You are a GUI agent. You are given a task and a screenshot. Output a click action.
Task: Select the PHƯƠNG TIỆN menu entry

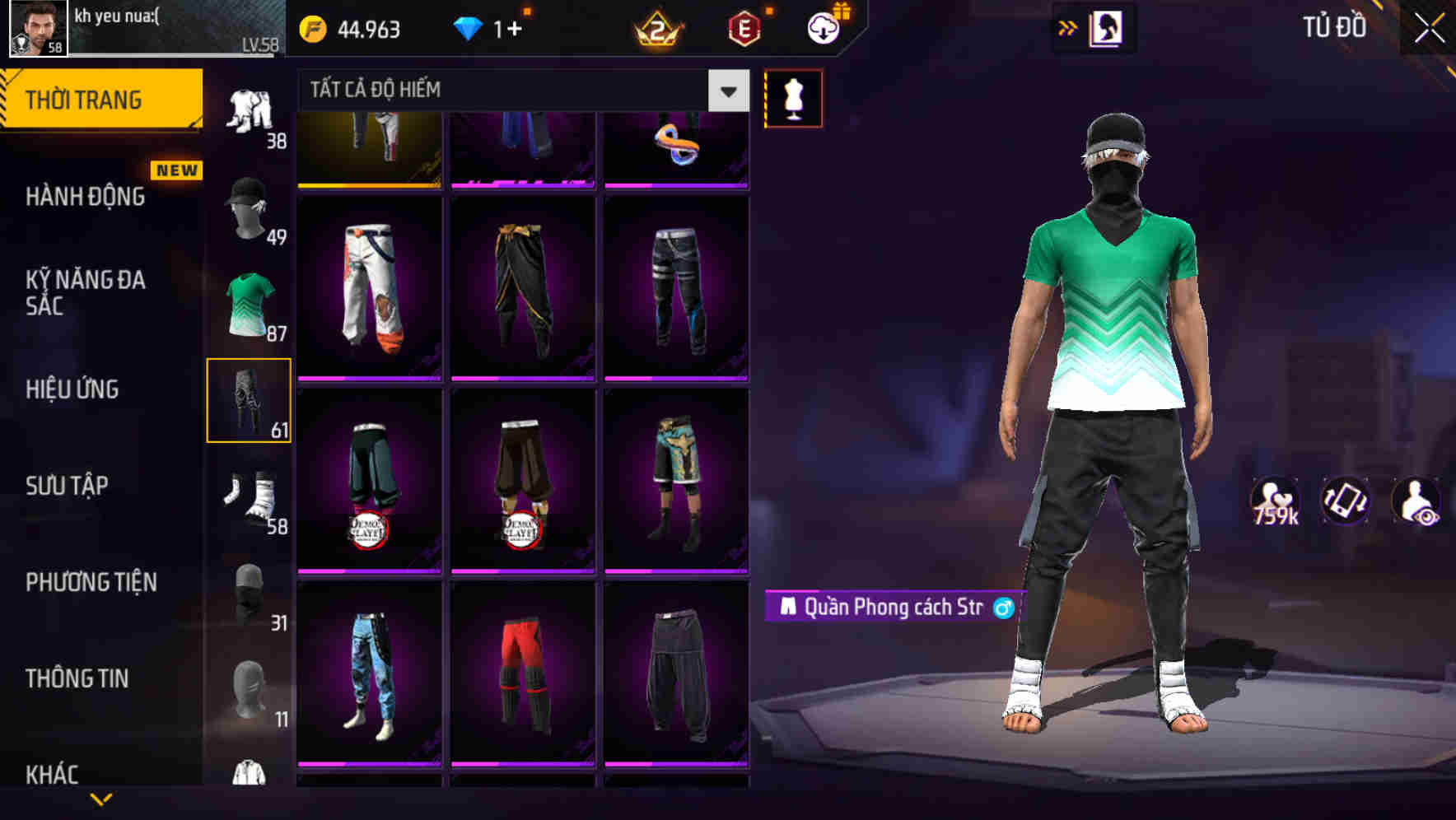point(91,582)
